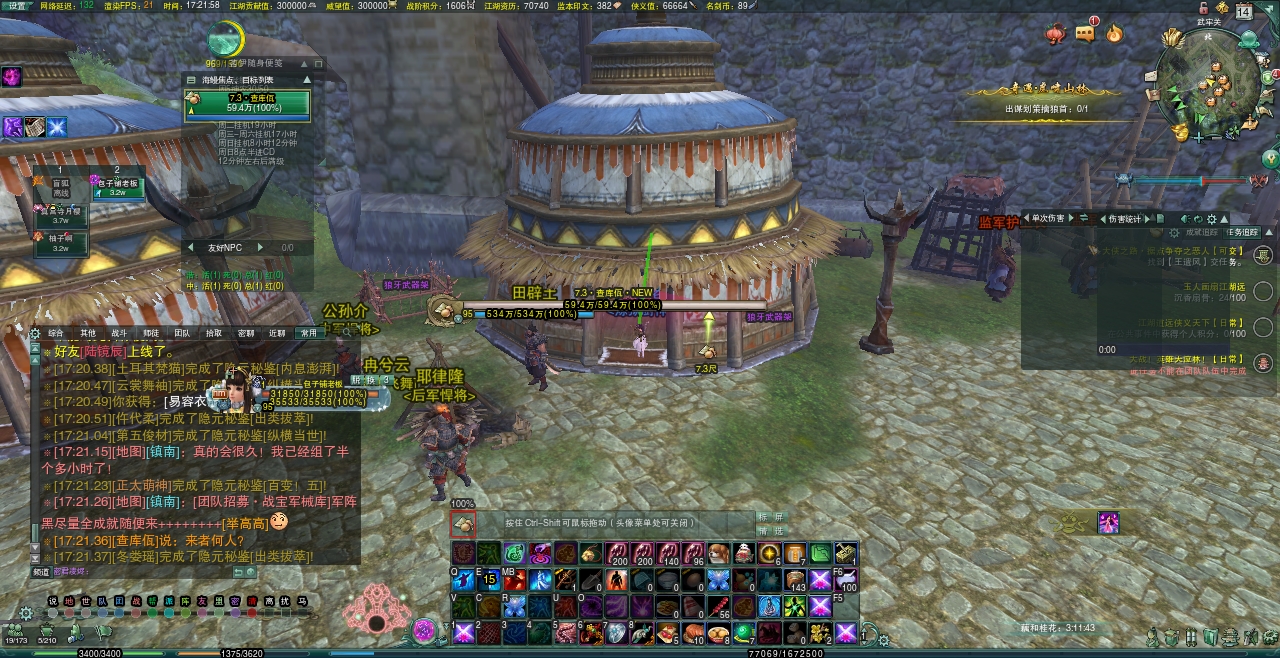Open the red lantern event icon
The width and height of the screenshot is (1280, 658).
point(1055,34)
